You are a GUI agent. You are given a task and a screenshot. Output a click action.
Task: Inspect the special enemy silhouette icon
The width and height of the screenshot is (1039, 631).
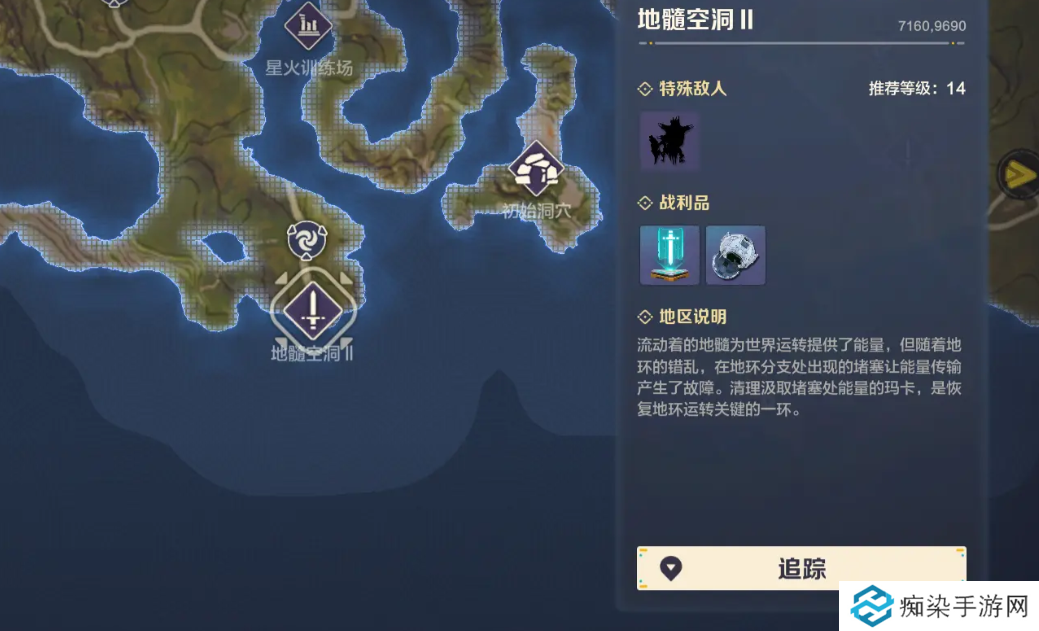(669, 141)
